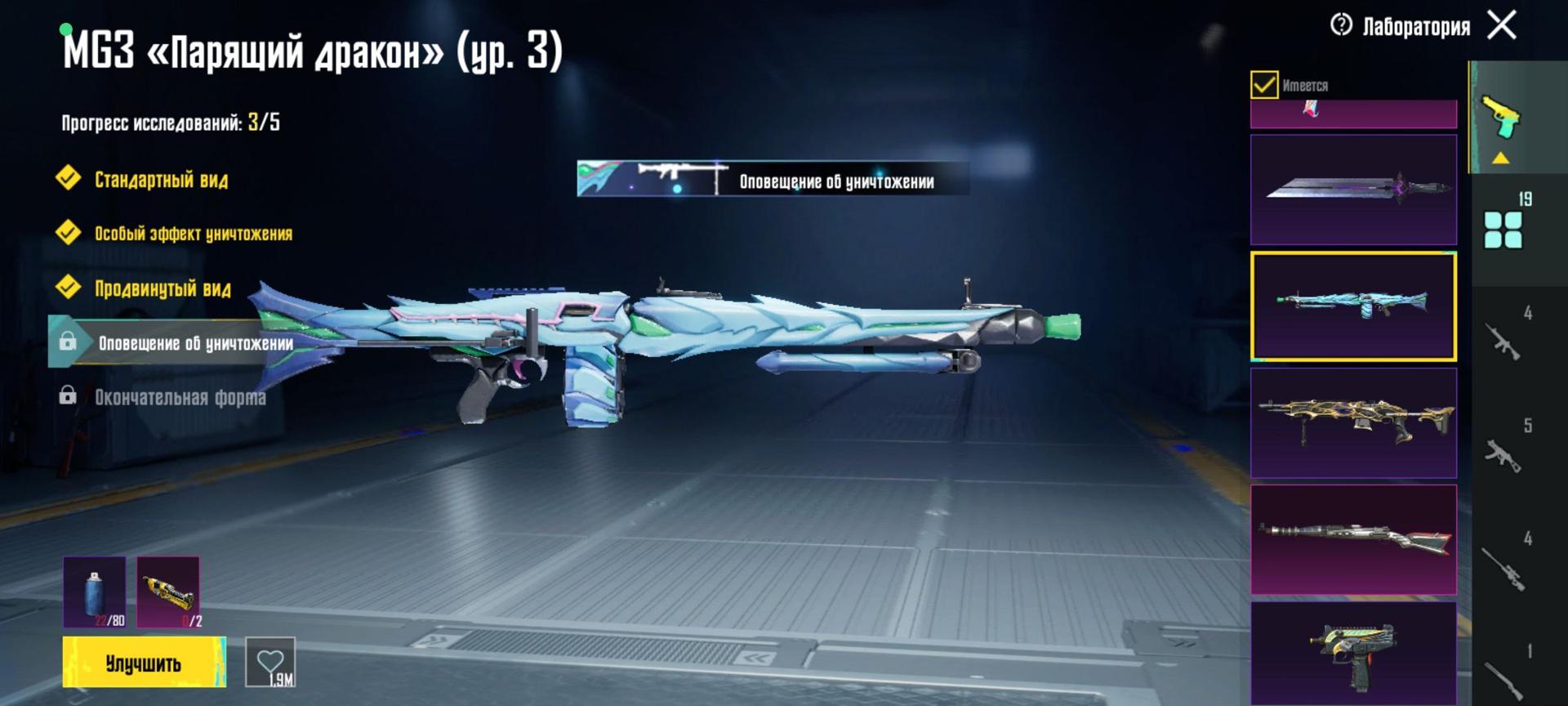Viewport: 1568px width, 706px height.
Task: Click the blue spray can material slot
Action: click(95, 592)
